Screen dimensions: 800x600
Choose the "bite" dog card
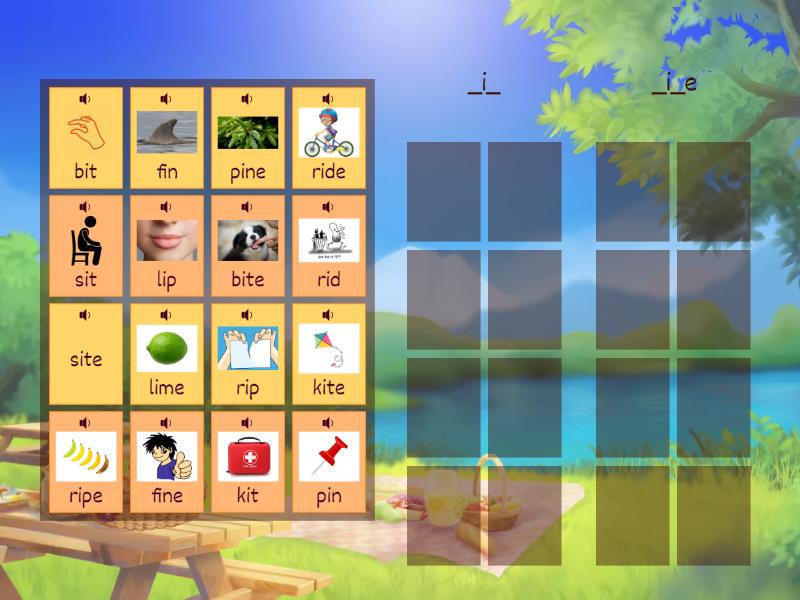(248, 246)
